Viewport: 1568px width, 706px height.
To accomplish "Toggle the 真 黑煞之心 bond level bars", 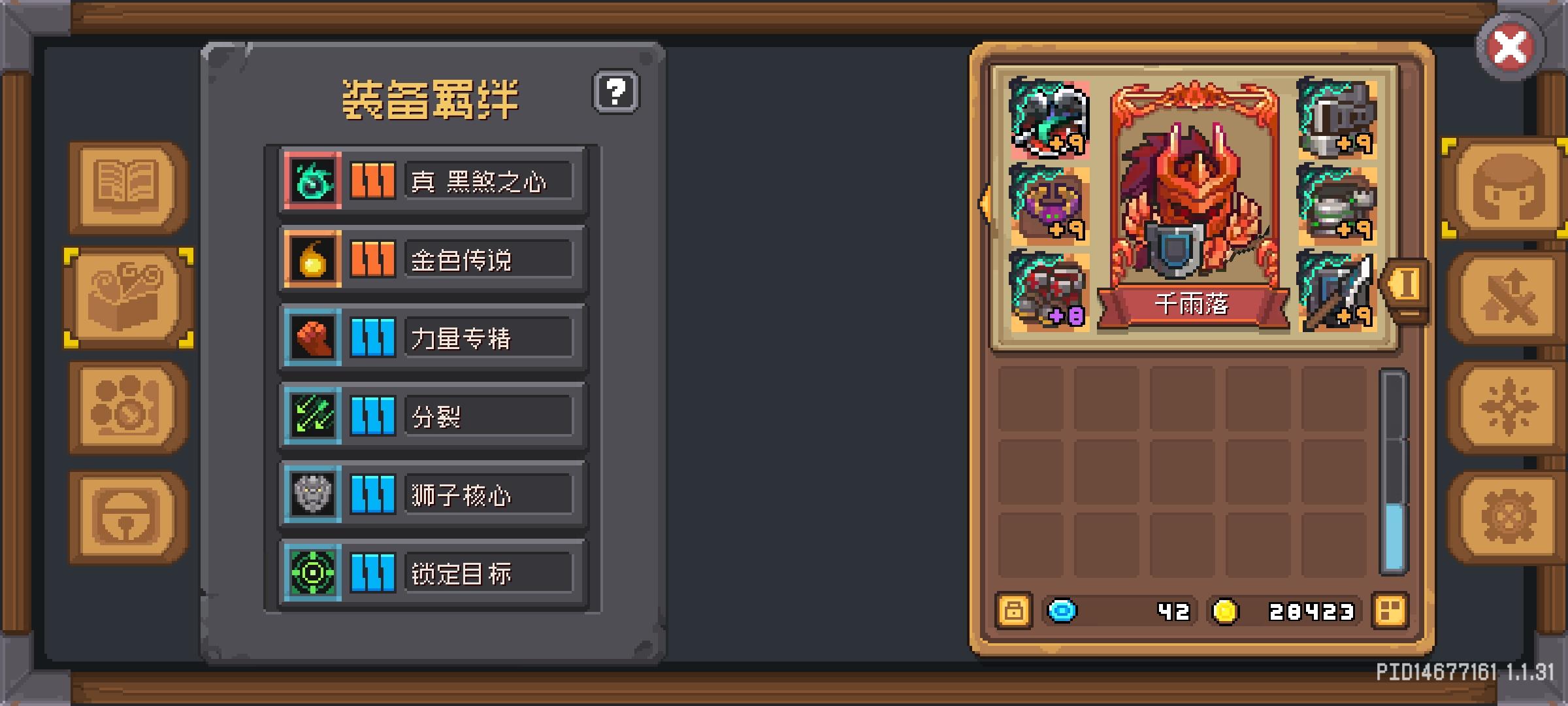I will [x=372, y=180].
